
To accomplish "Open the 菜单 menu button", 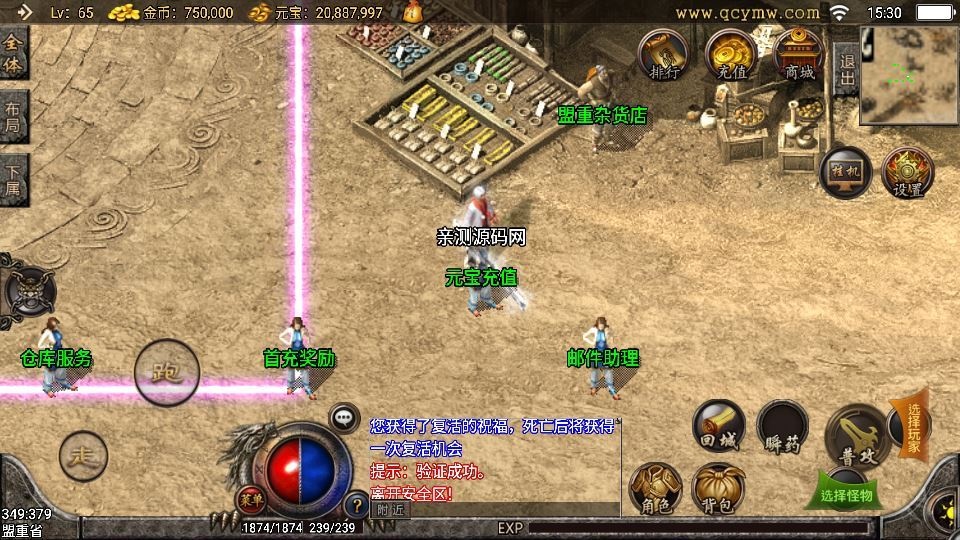I will pos(250,498).
